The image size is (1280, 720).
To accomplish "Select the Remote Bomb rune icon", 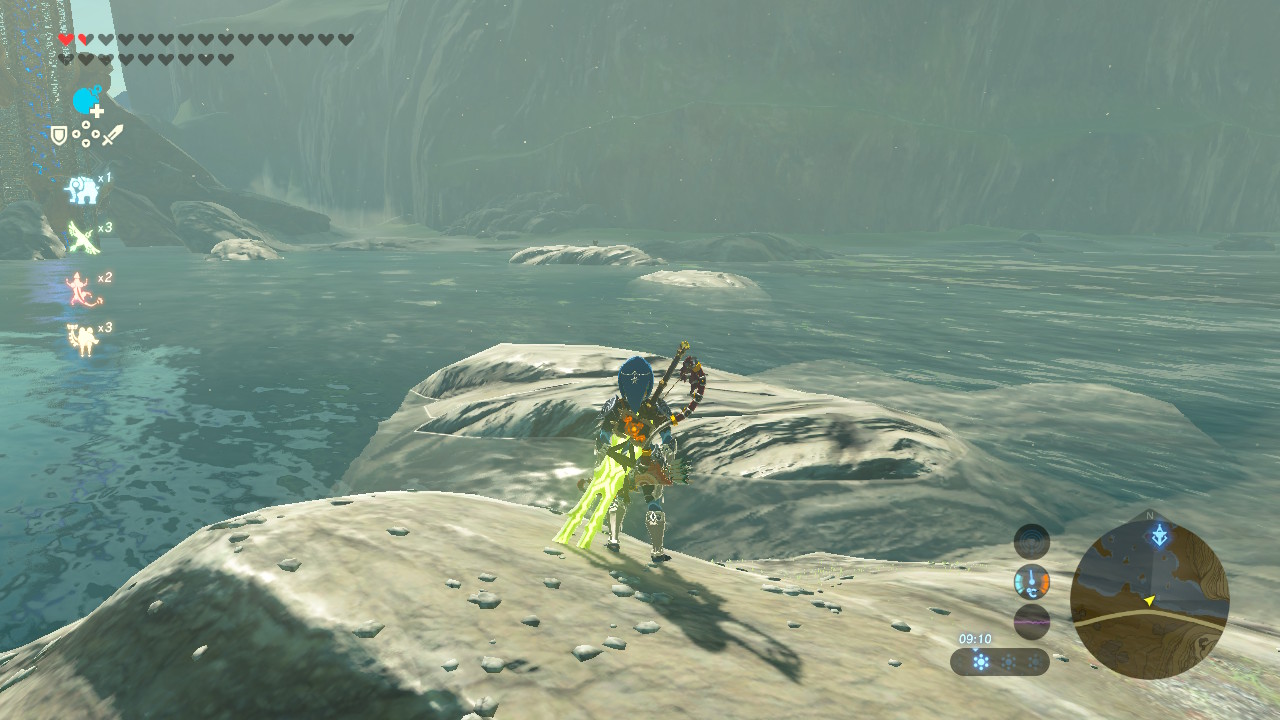I will [x=87, y=101].
